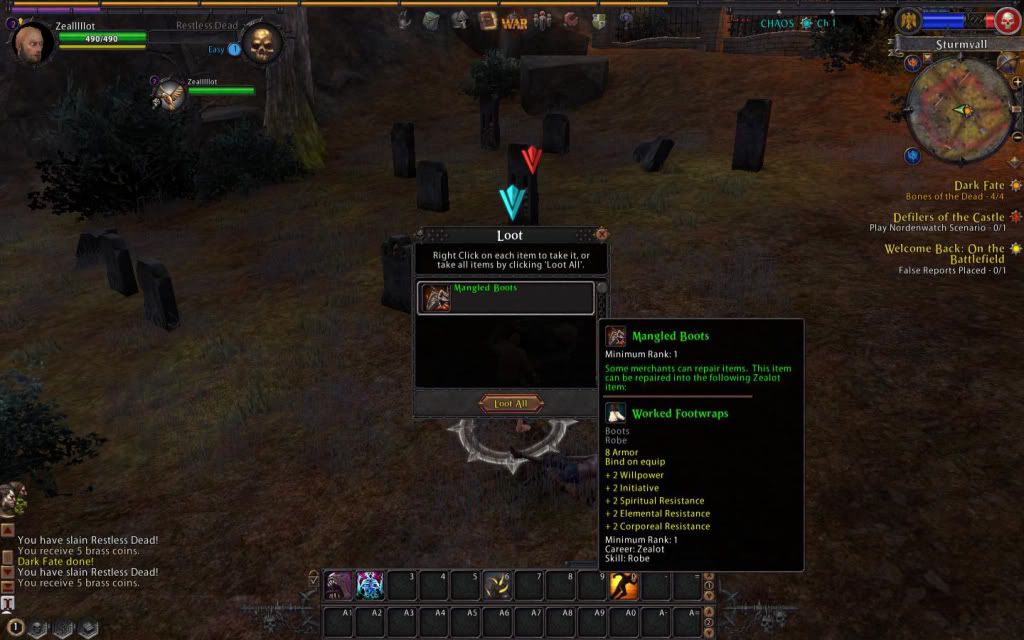Open the three figures group menu icon

[542, 20]
